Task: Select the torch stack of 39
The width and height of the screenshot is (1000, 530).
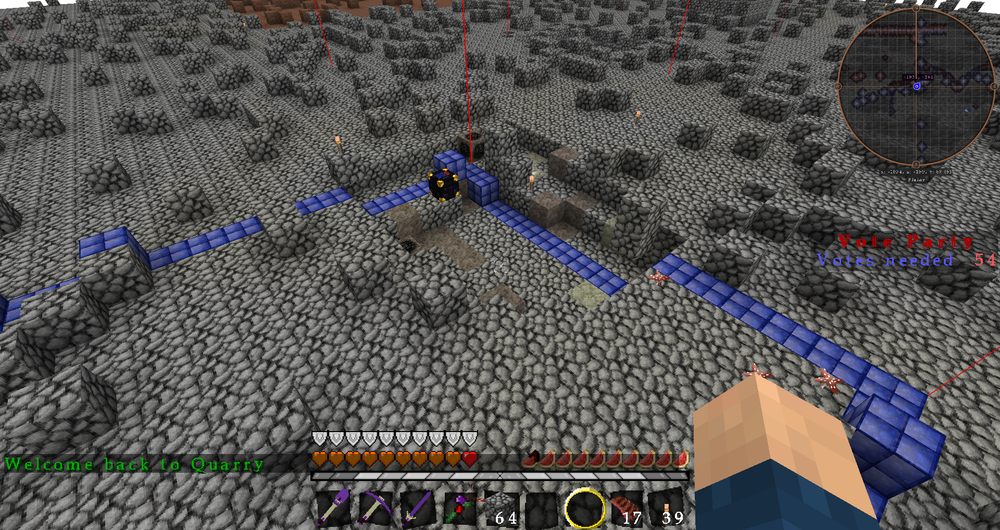Action: pos(667,508)
